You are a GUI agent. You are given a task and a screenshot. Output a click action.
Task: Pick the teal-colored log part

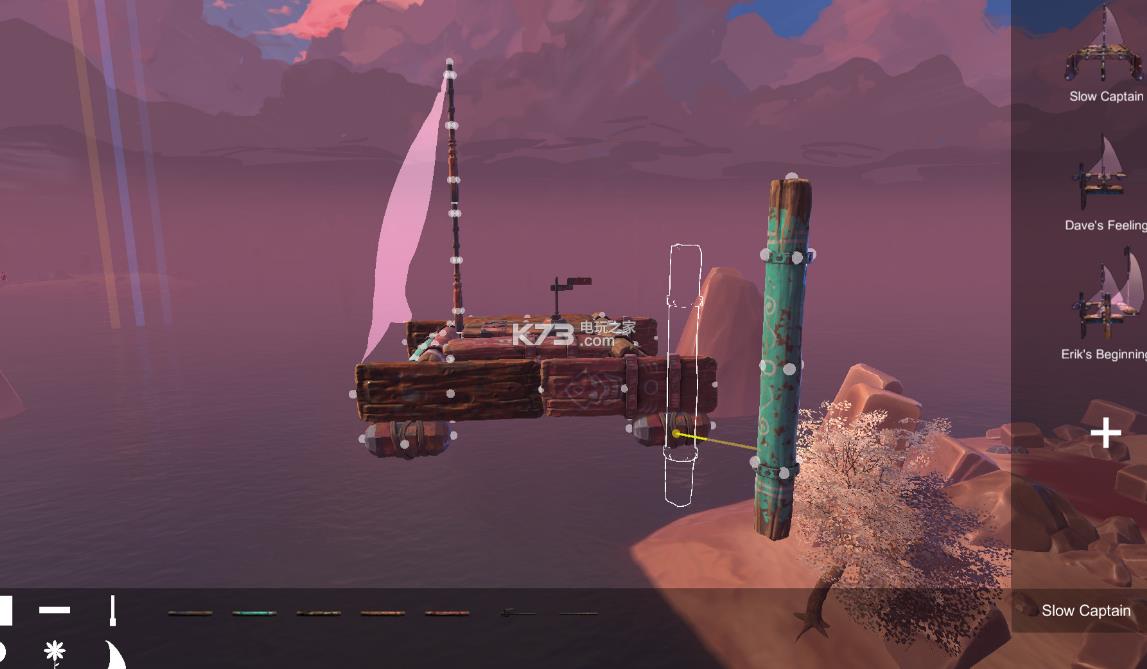(254, 613)
